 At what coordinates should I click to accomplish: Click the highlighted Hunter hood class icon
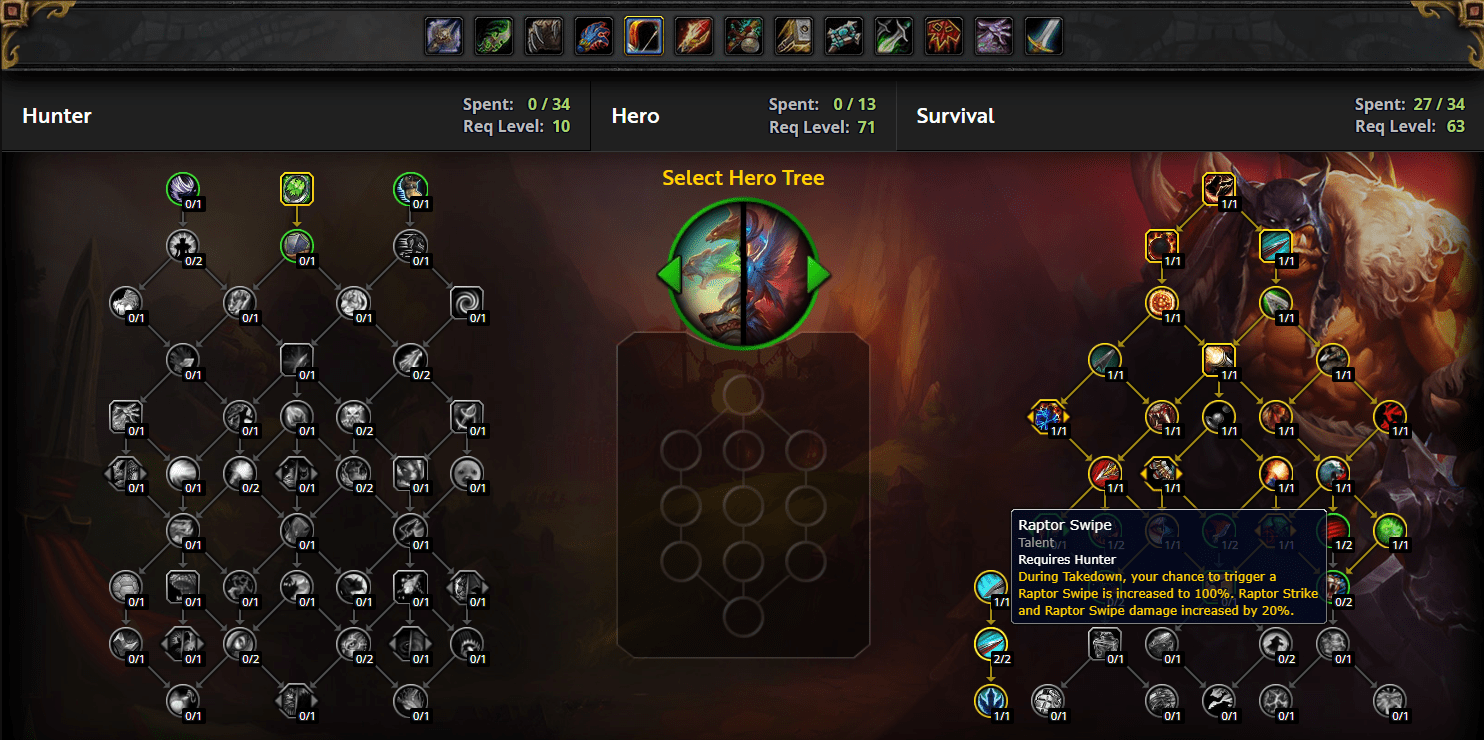[643, 35]
